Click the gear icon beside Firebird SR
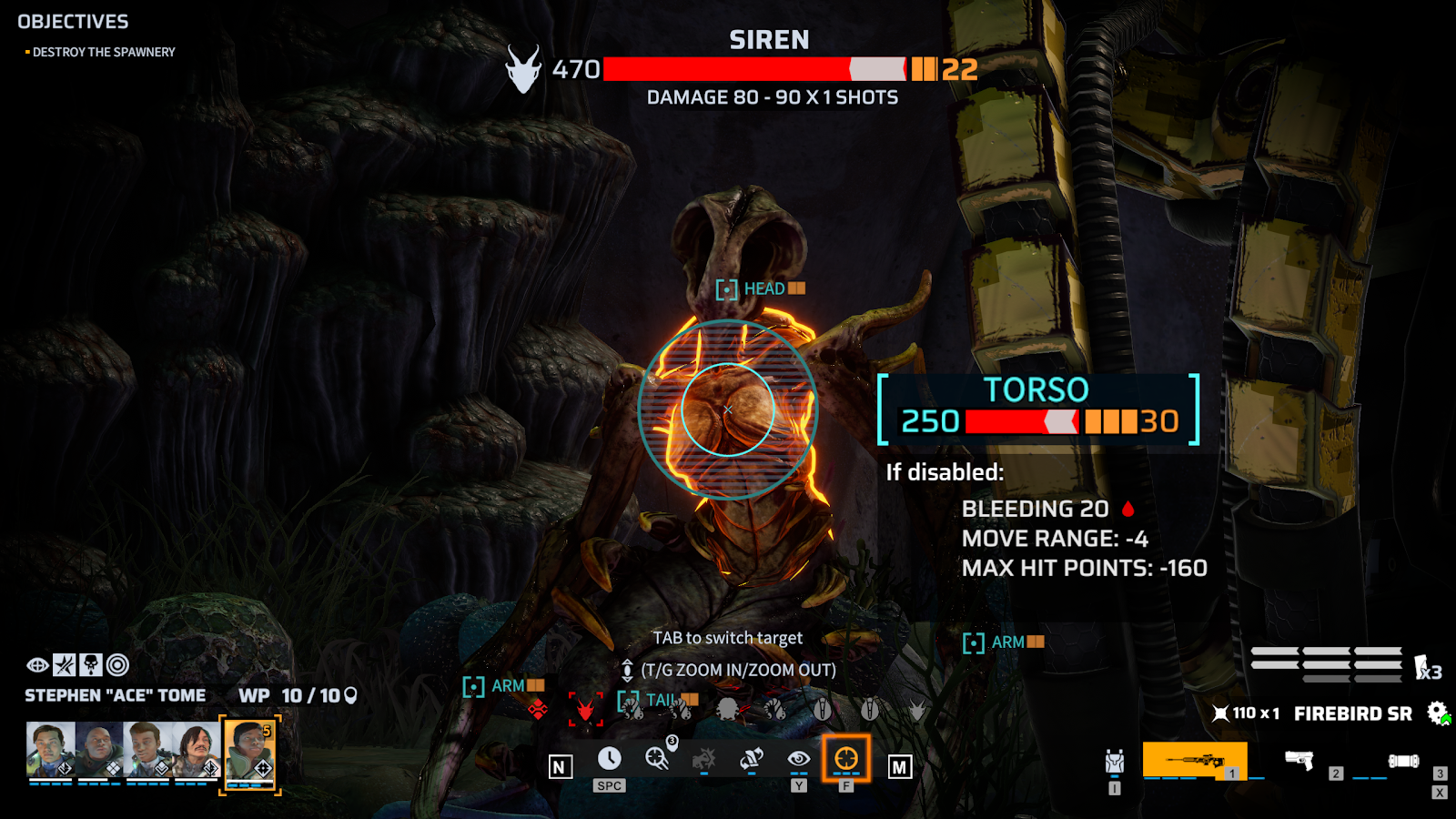1456x819 pixels. point(1437,713)
